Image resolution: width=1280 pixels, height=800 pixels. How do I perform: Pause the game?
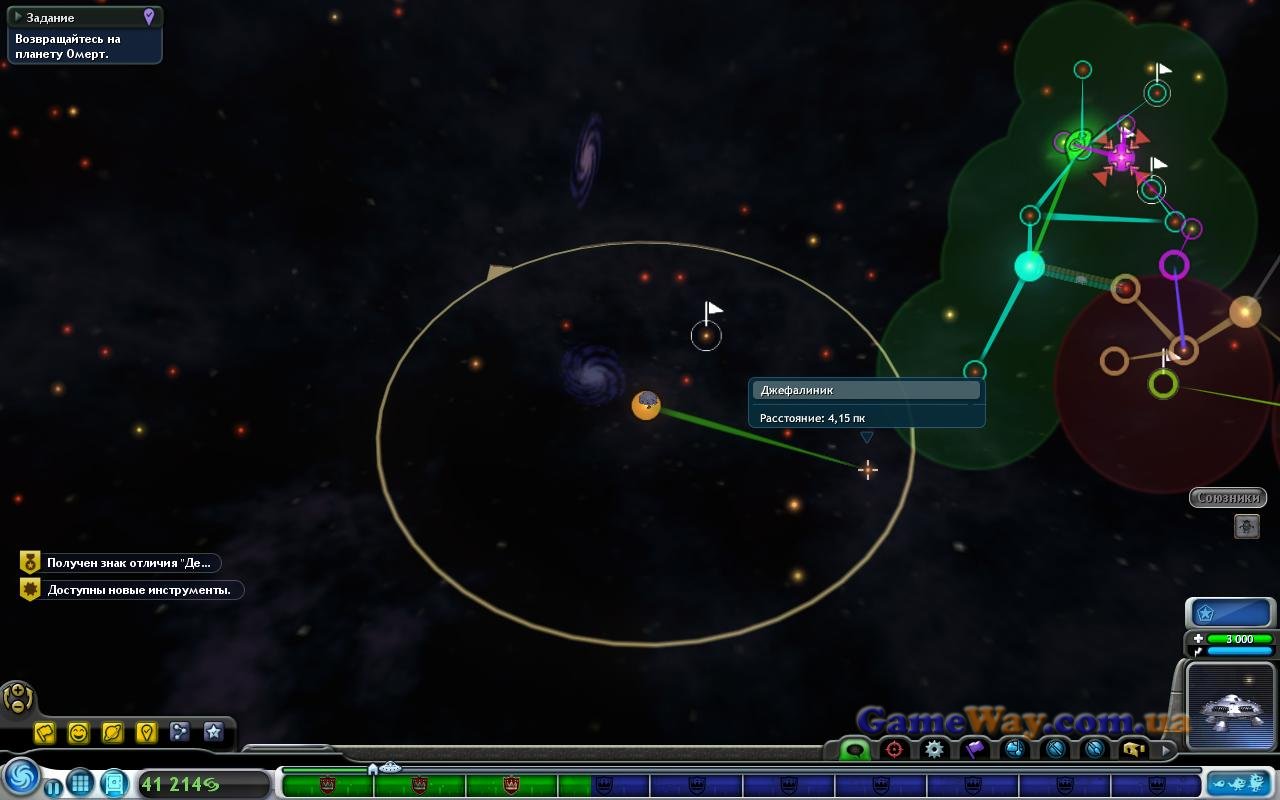tap(52, 787)
